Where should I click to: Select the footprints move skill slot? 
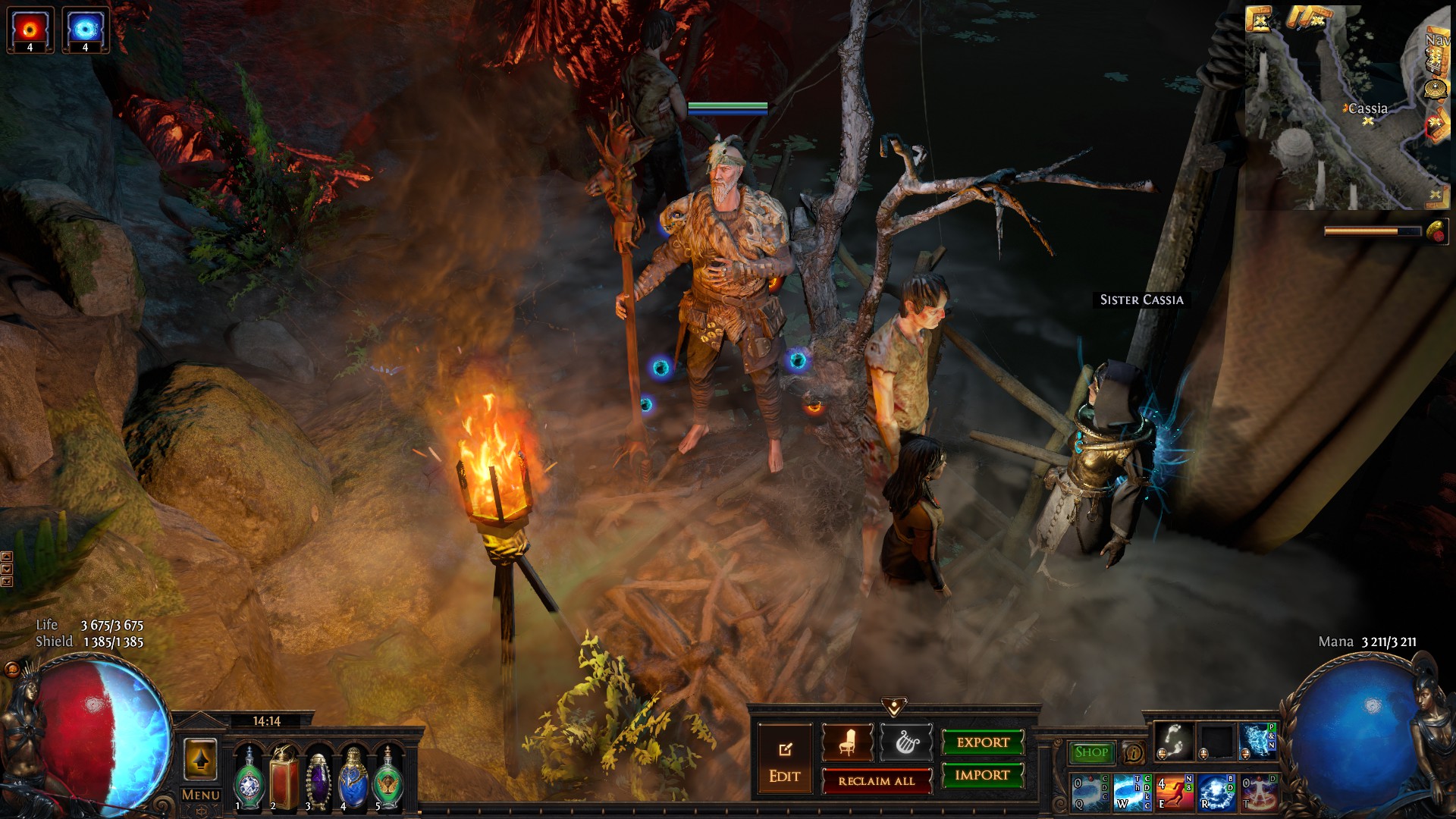tap(1175, 742)
